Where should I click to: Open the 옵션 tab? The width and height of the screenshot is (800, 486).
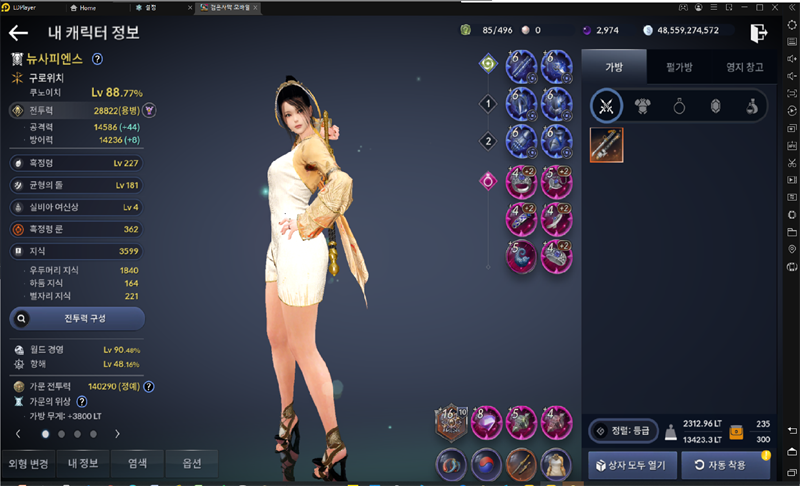tap(192, 463)
